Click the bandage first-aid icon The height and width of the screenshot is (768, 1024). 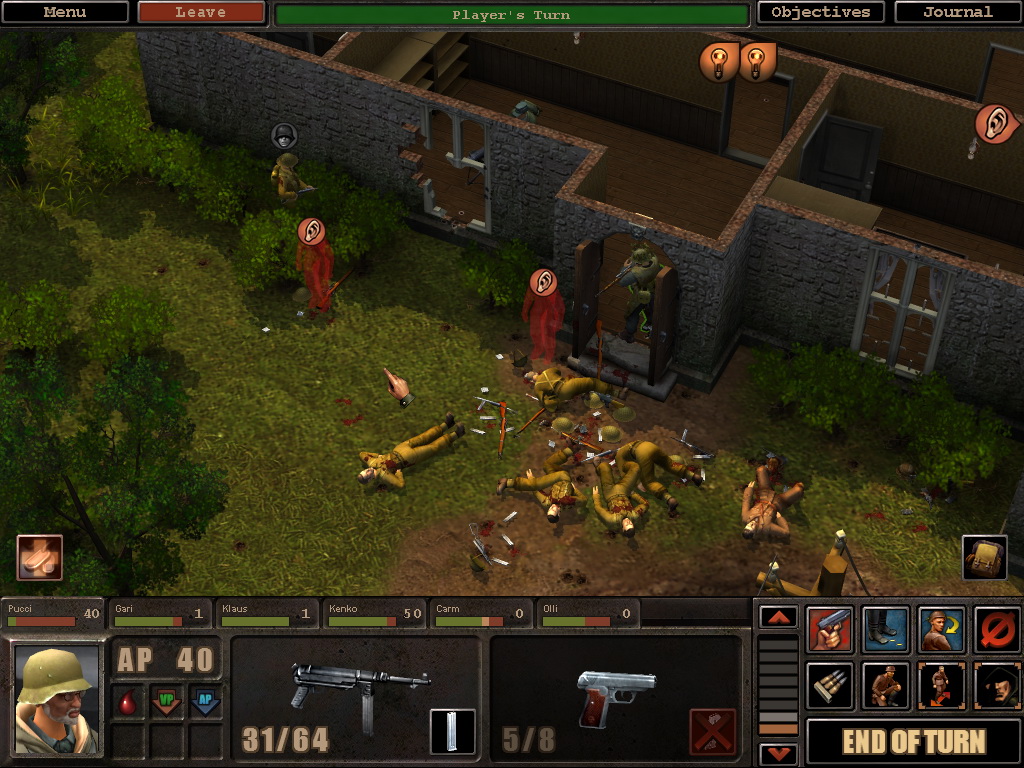39,558
